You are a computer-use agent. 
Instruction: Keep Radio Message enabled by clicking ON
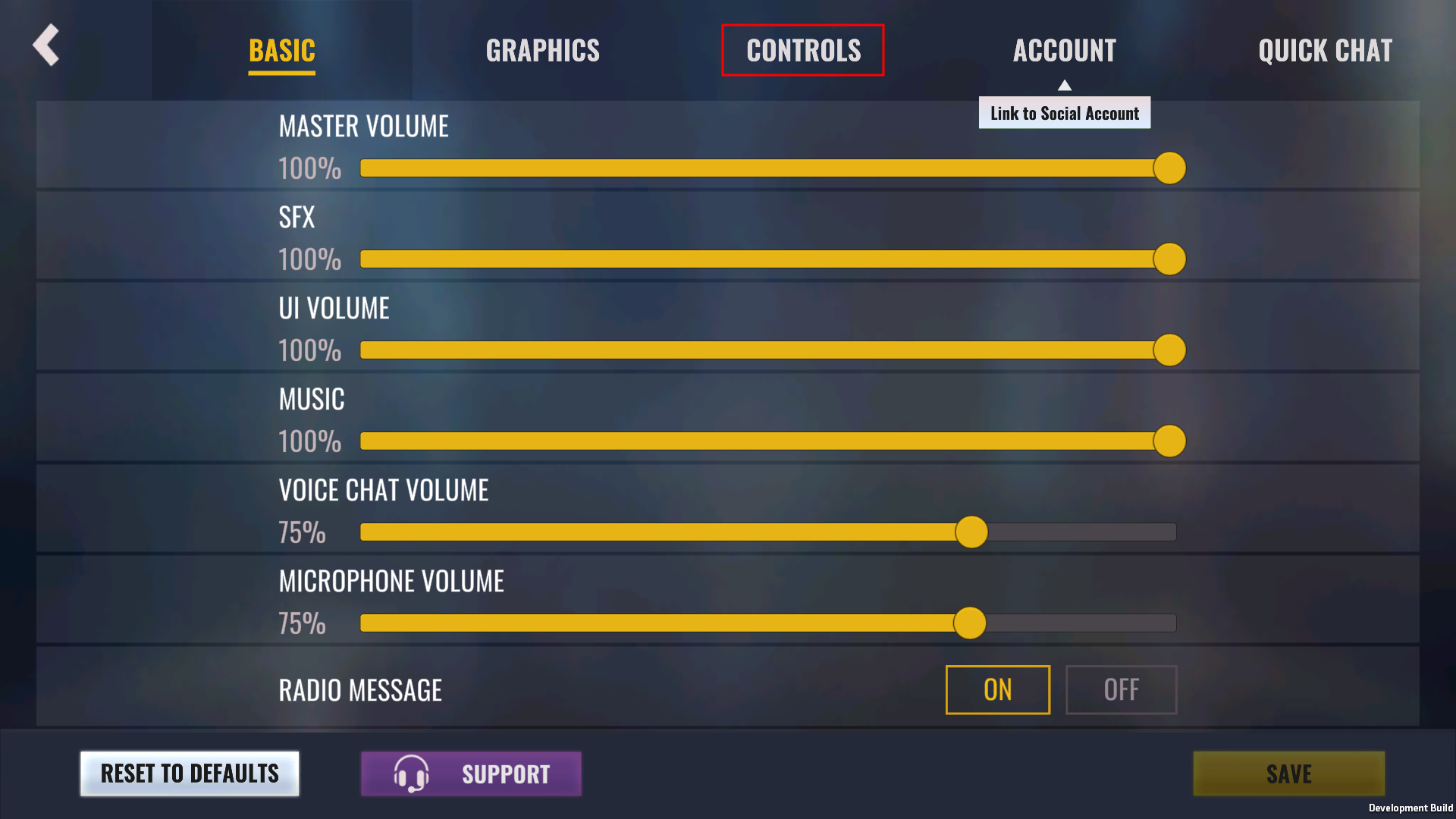tap(997, 690)
